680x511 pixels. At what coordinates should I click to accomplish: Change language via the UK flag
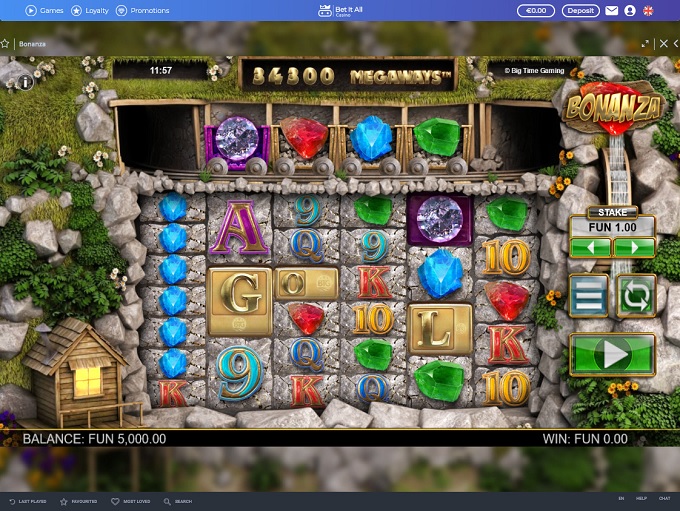[x=648, y=10]
